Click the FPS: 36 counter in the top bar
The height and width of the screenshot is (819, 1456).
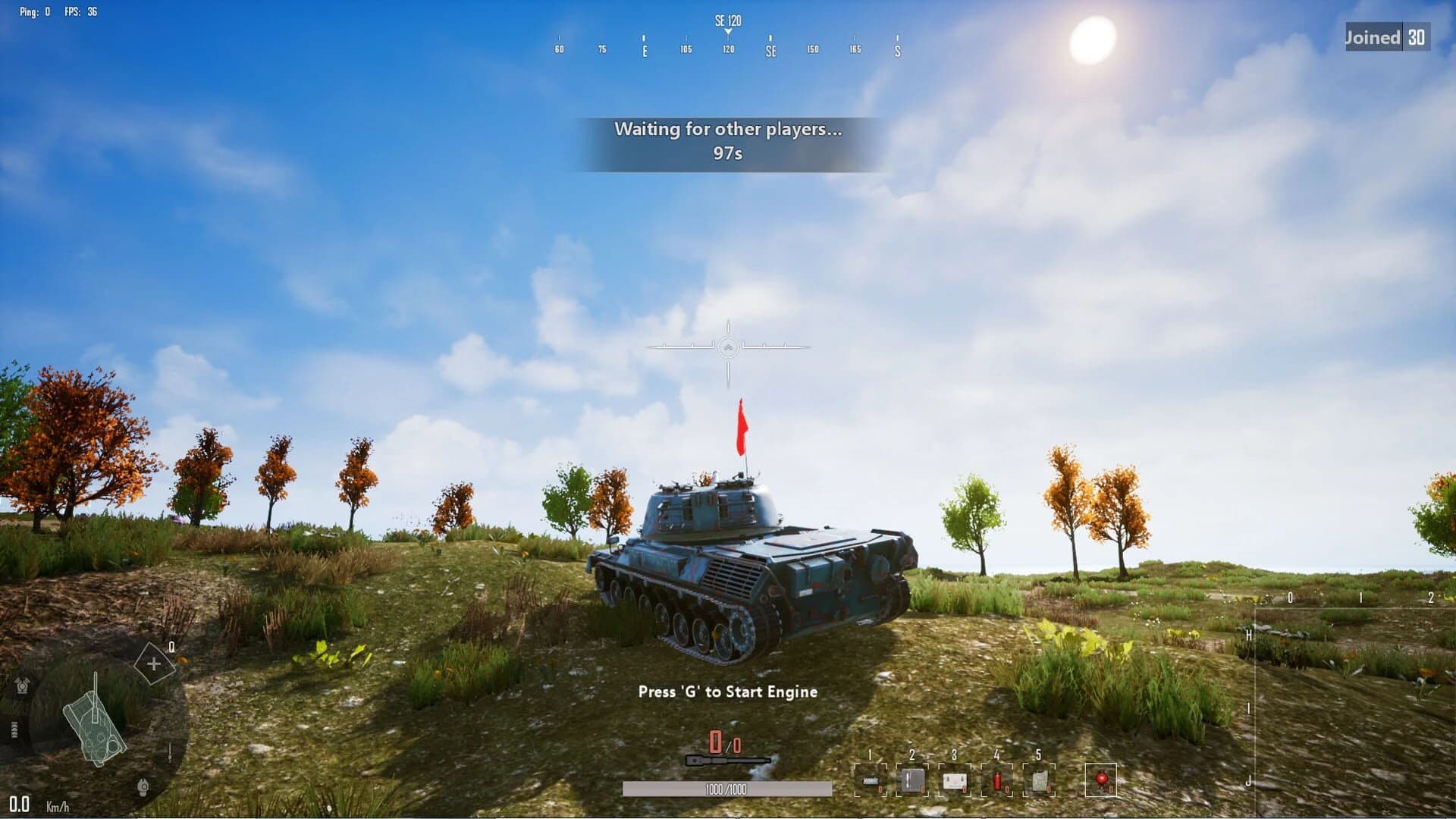80,11
